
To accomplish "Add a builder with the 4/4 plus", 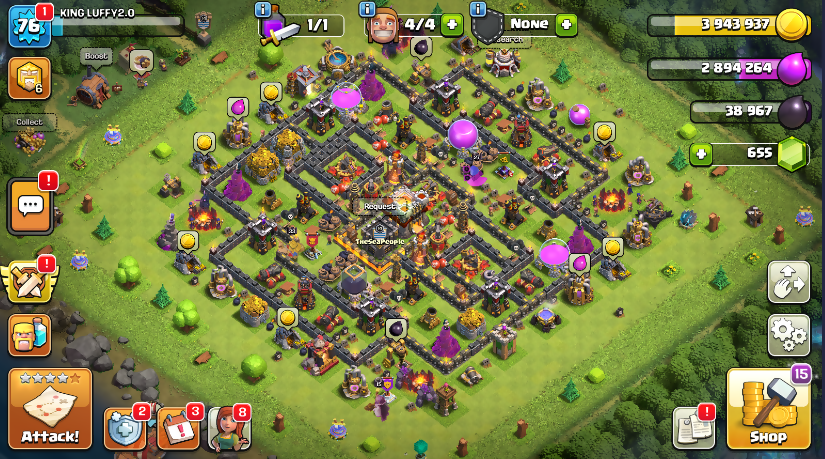I will [452, 25].
